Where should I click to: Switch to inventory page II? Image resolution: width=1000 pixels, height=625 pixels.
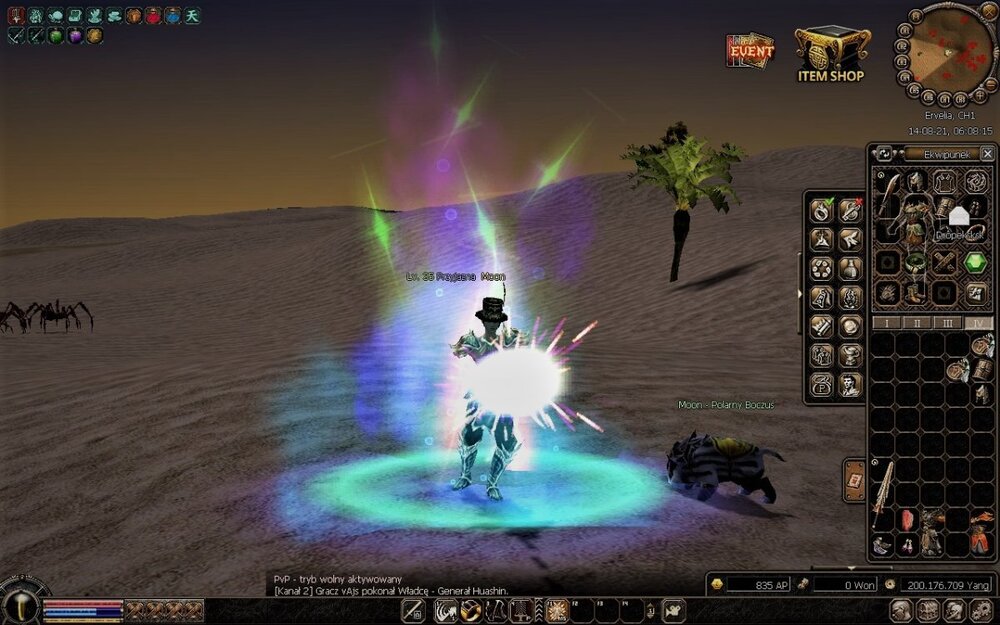(916, 323)
